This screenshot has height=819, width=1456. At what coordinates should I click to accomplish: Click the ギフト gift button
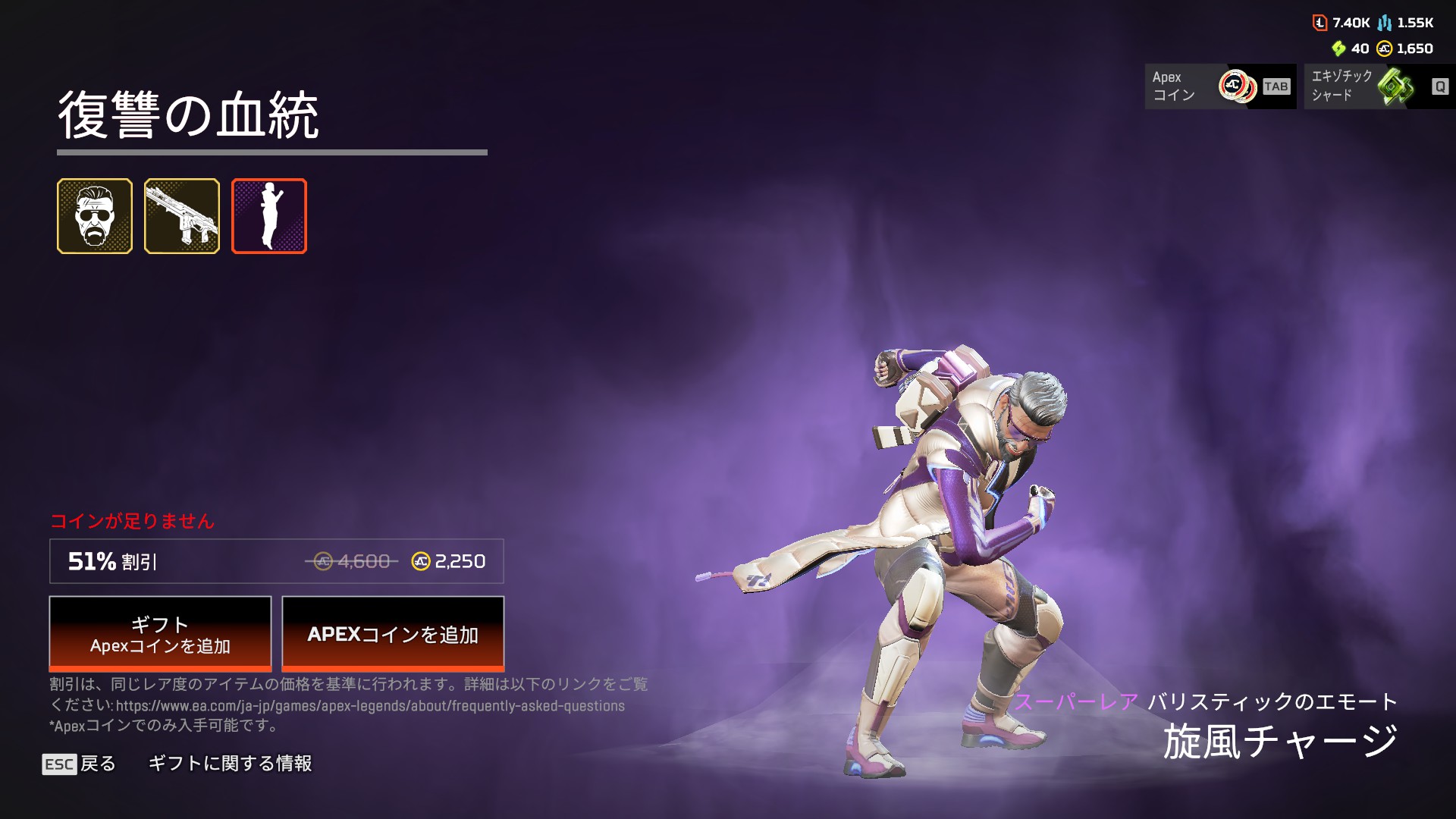tap(160, 634)
